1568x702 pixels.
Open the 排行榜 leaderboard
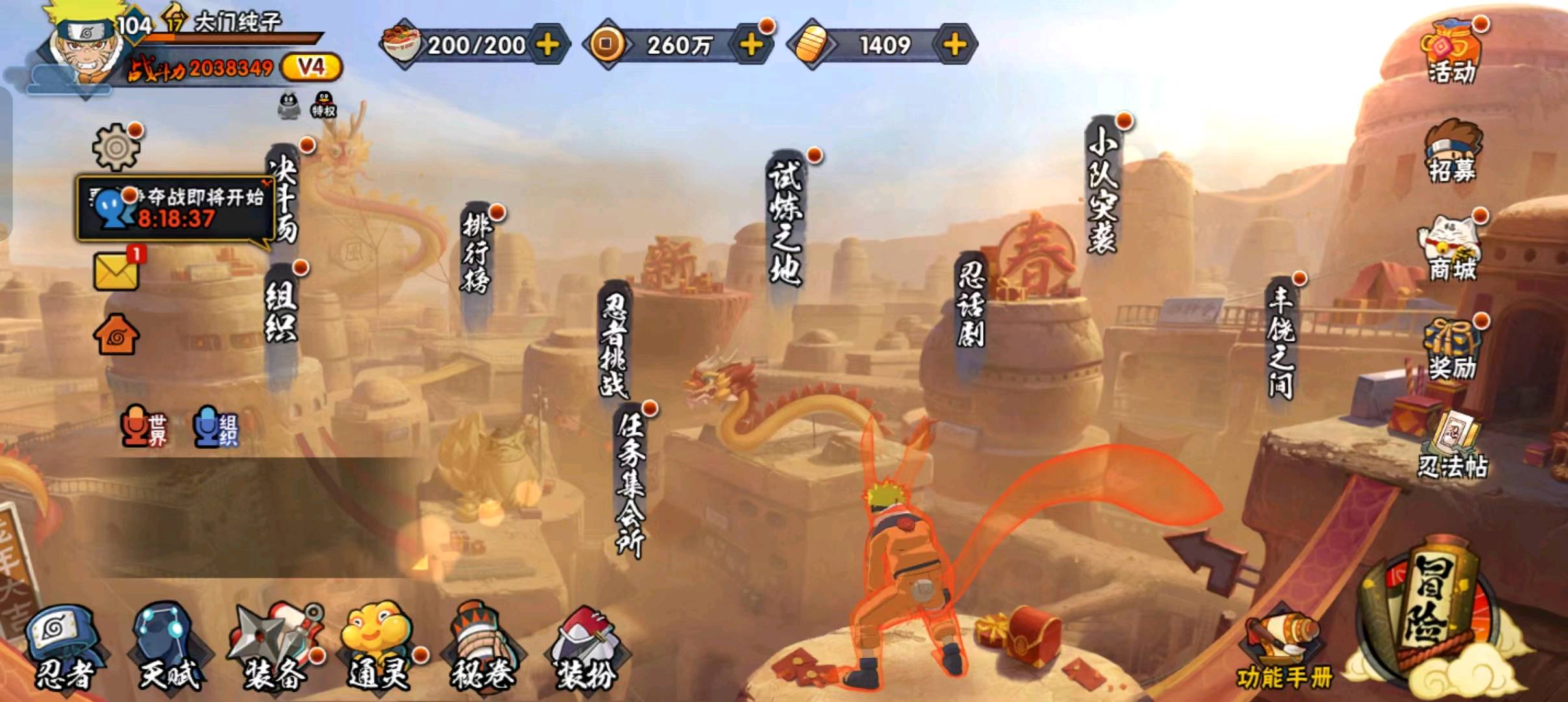click(x=477, y=253)
